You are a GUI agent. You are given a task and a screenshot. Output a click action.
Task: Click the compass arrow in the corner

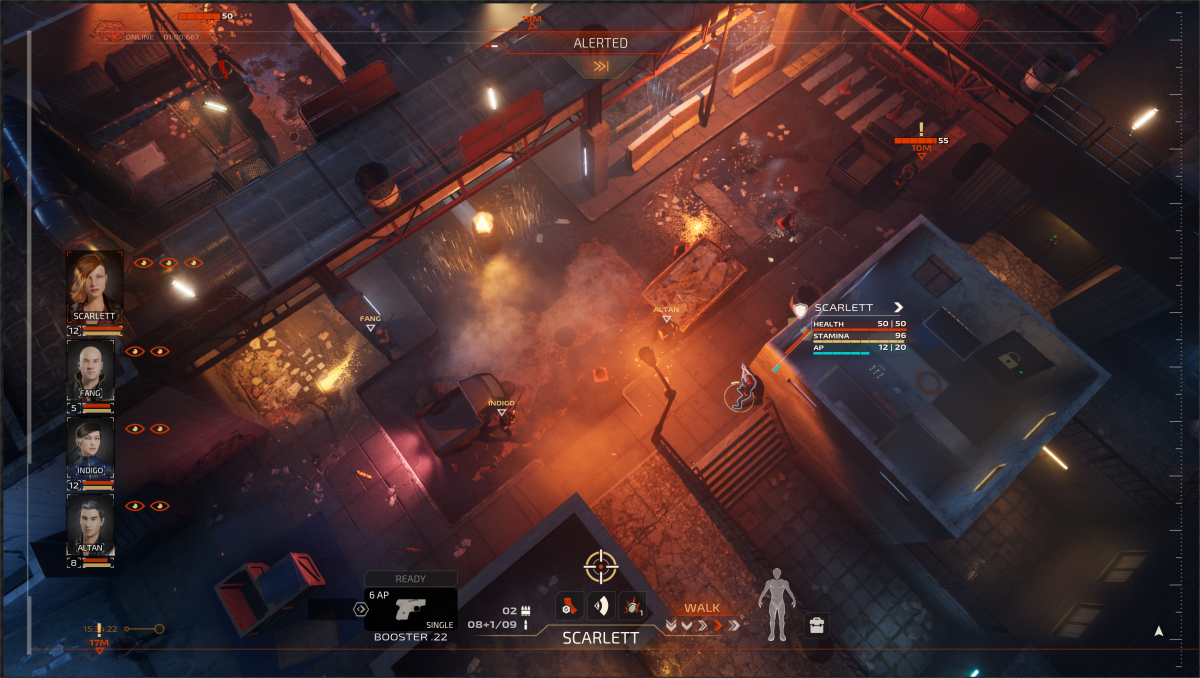pos(1158,631)
